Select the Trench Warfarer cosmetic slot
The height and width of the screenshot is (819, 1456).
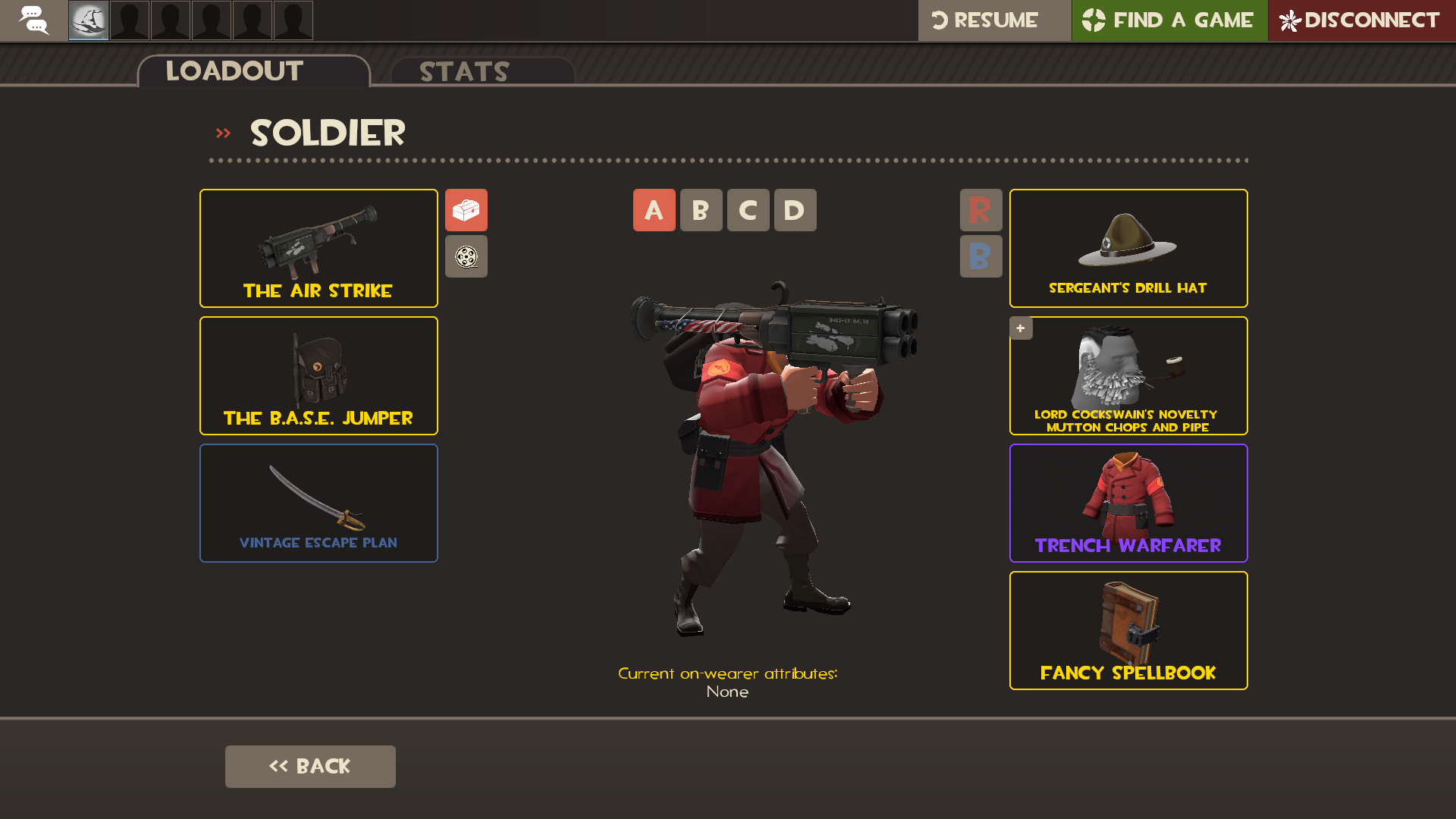point(1128,503)
